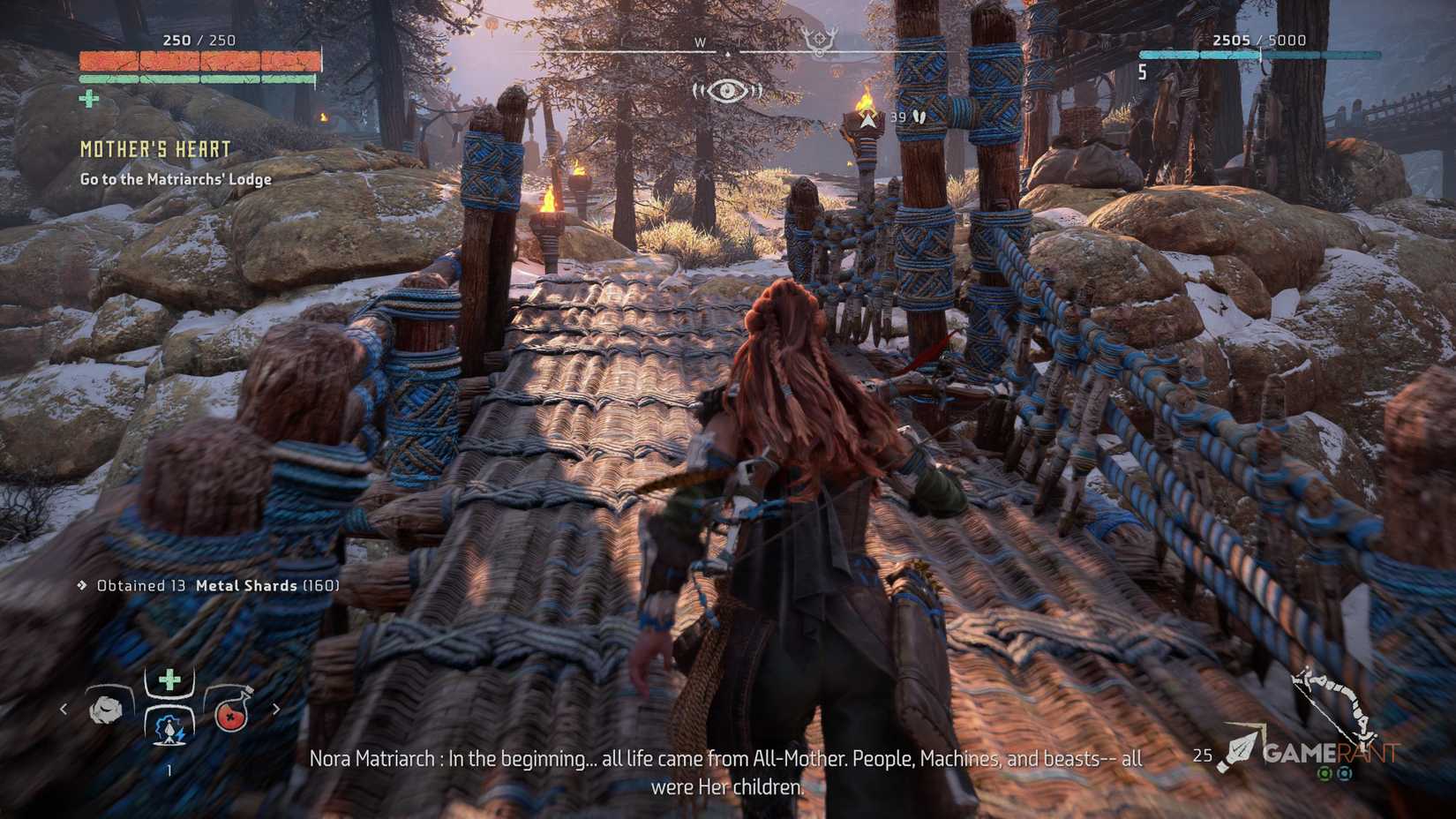Toggle the stag emblem on the compass
Viewport: 1456px width, 819px height.
821,37
